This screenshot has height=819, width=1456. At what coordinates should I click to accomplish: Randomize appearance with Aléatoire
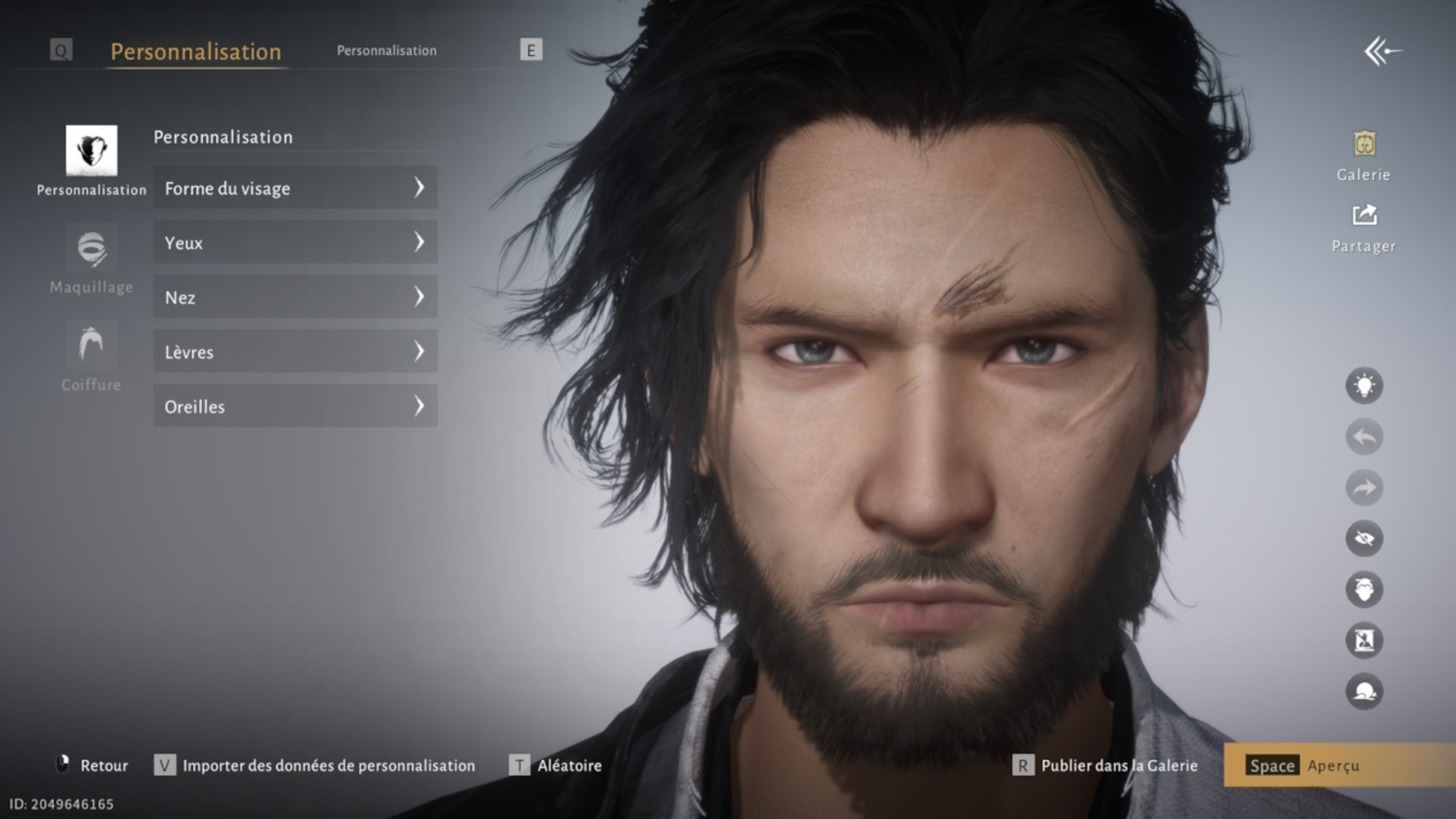(556, 766)
